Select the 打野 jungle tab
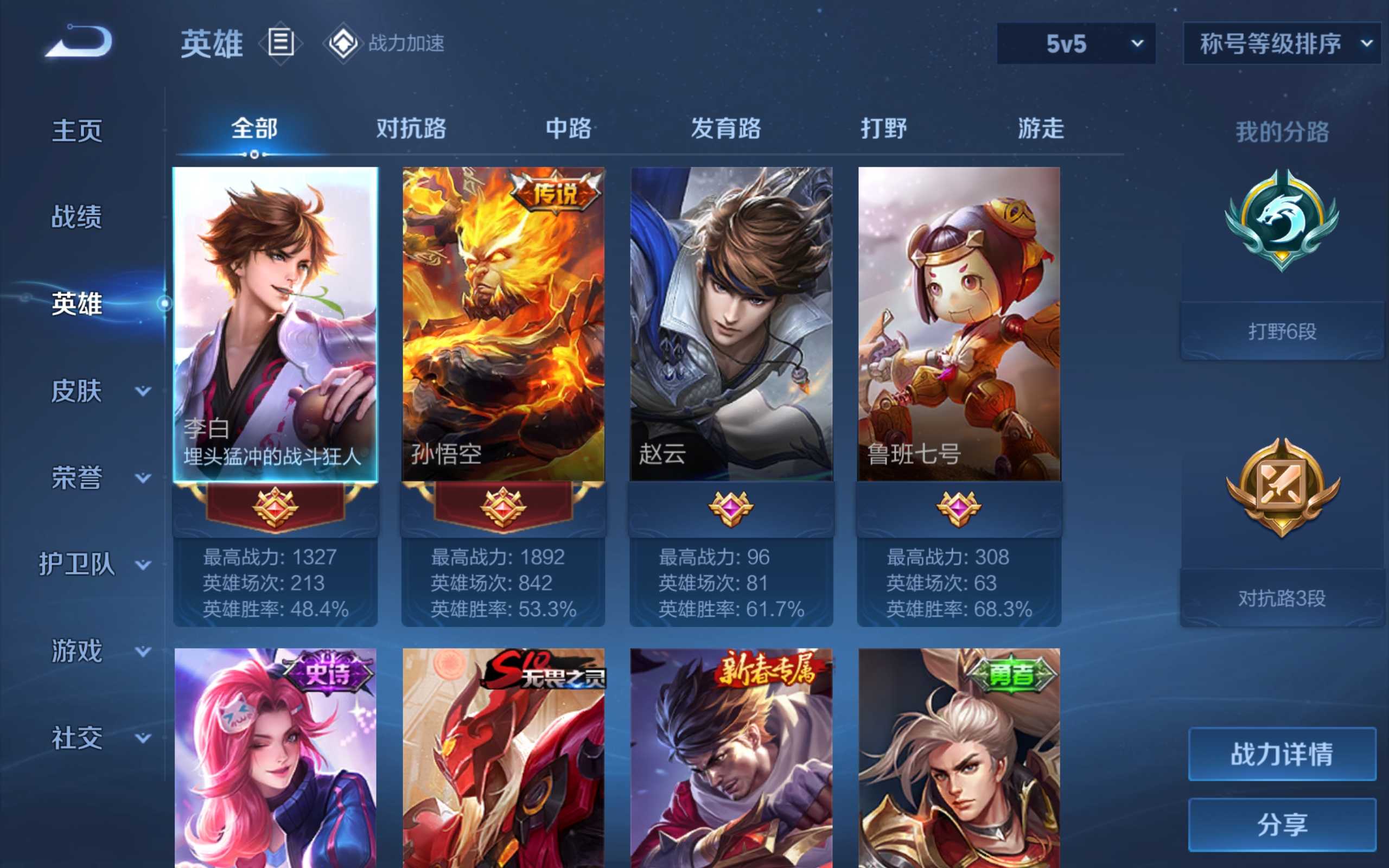 tap(883, 129)
